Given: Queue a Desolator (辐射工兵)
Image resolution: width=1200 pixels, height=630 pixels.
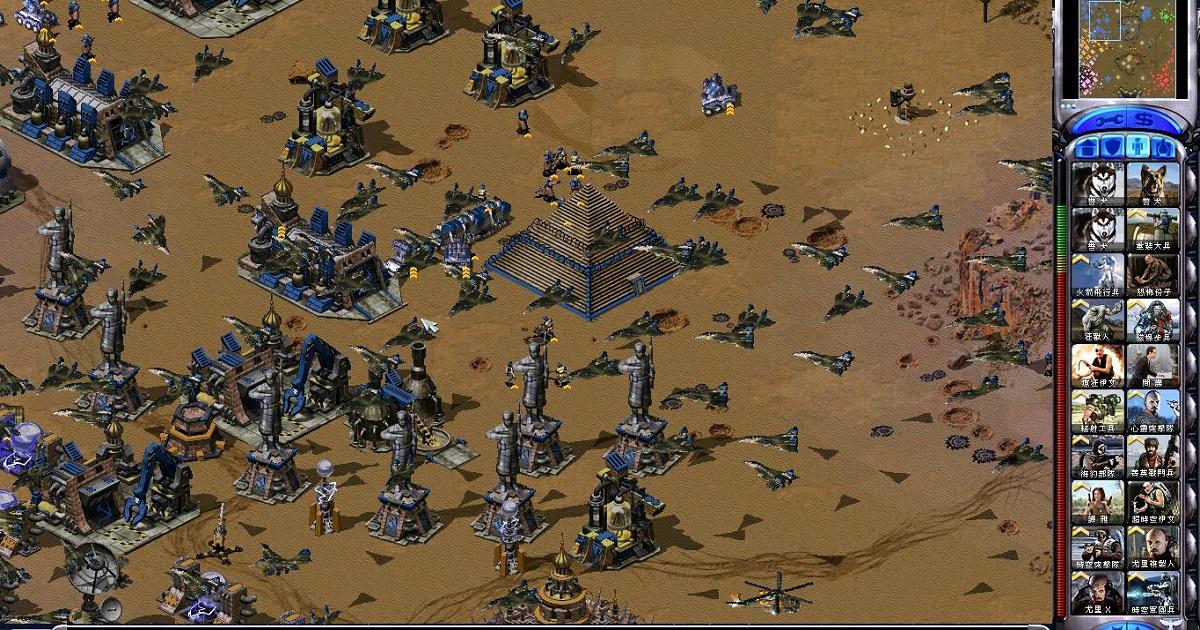Looking at the screenshot, I should coord(1097,411).
